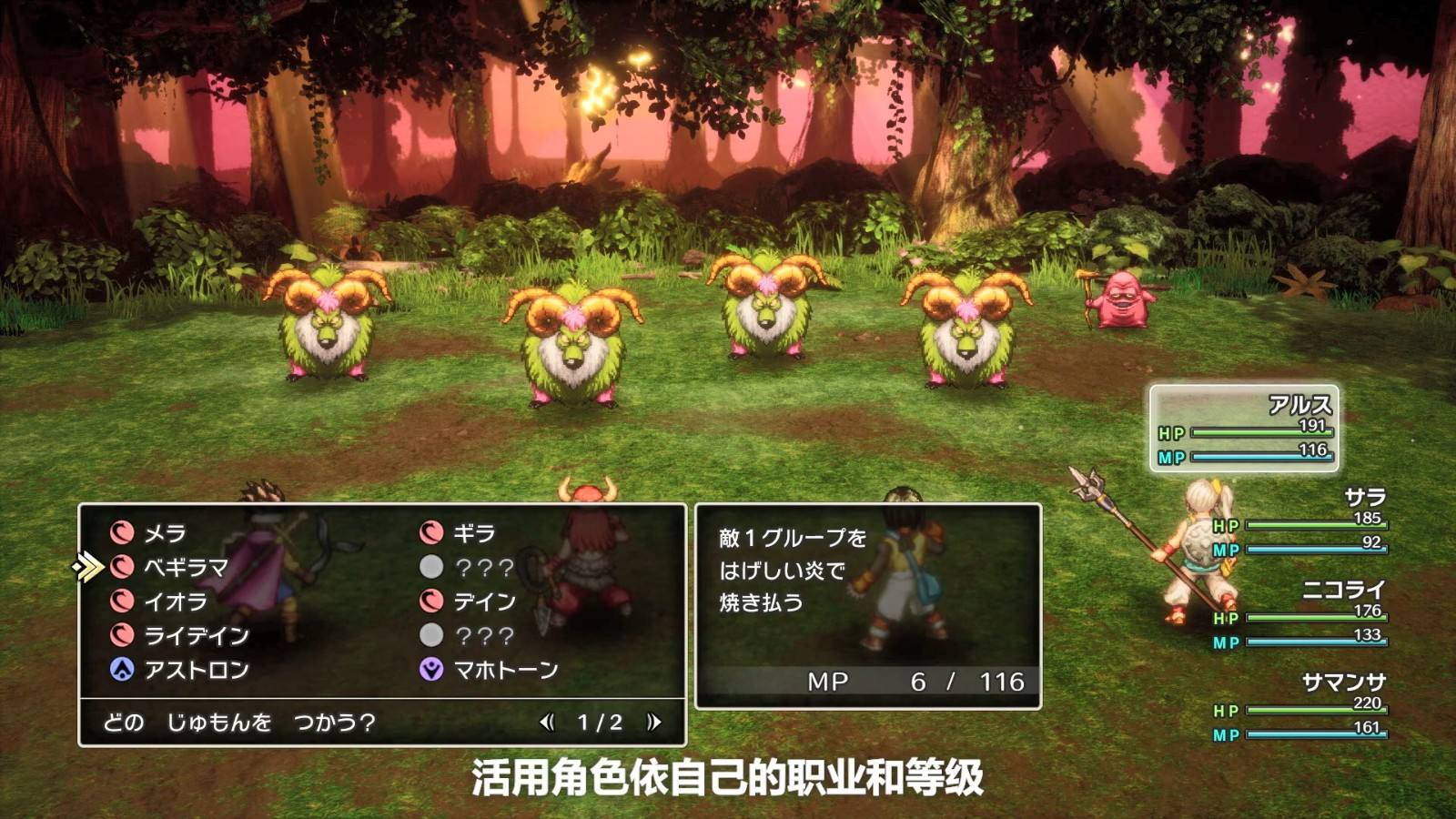This screenshot has width=1456, height=819.
Task: Choose the ベギラマ spell
Action: coord(186,567)
